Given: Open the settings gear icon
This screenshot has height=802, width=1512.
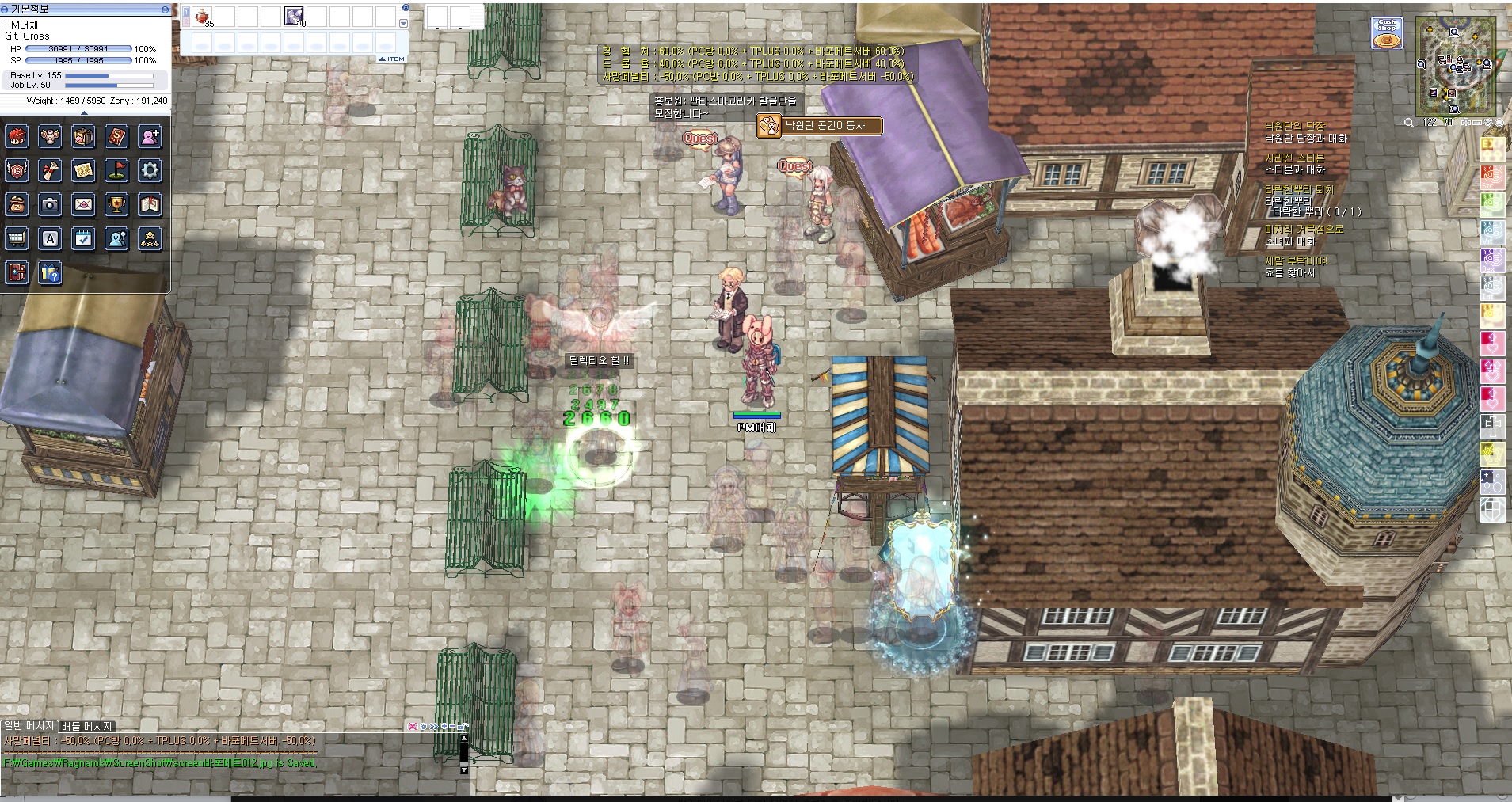Looking at the screenshot, I should (x=150, y=170).
